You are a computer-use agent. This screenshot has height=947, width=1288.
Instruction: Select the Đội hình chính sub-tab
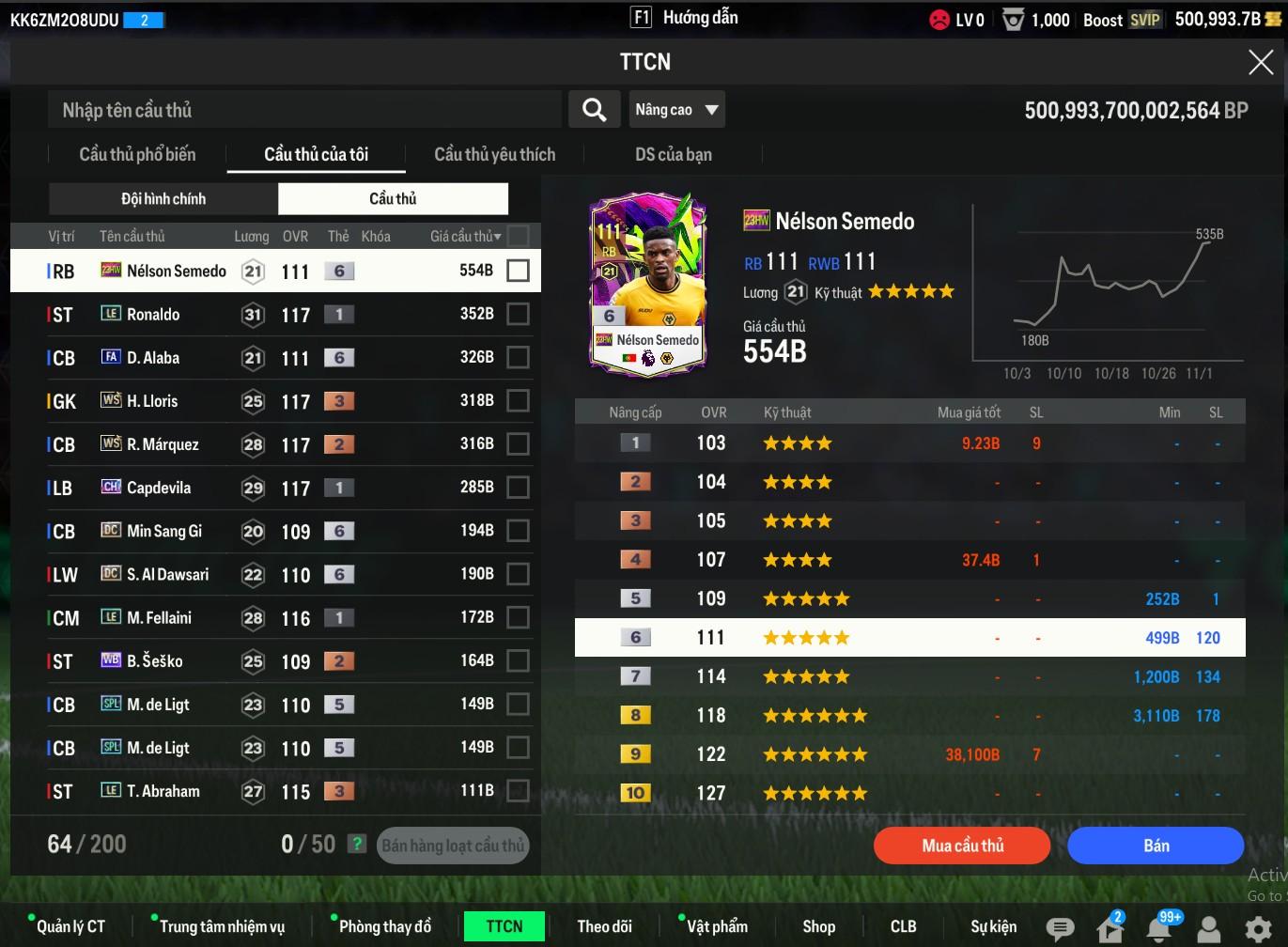pyautogui.click(x=163, y=198)
